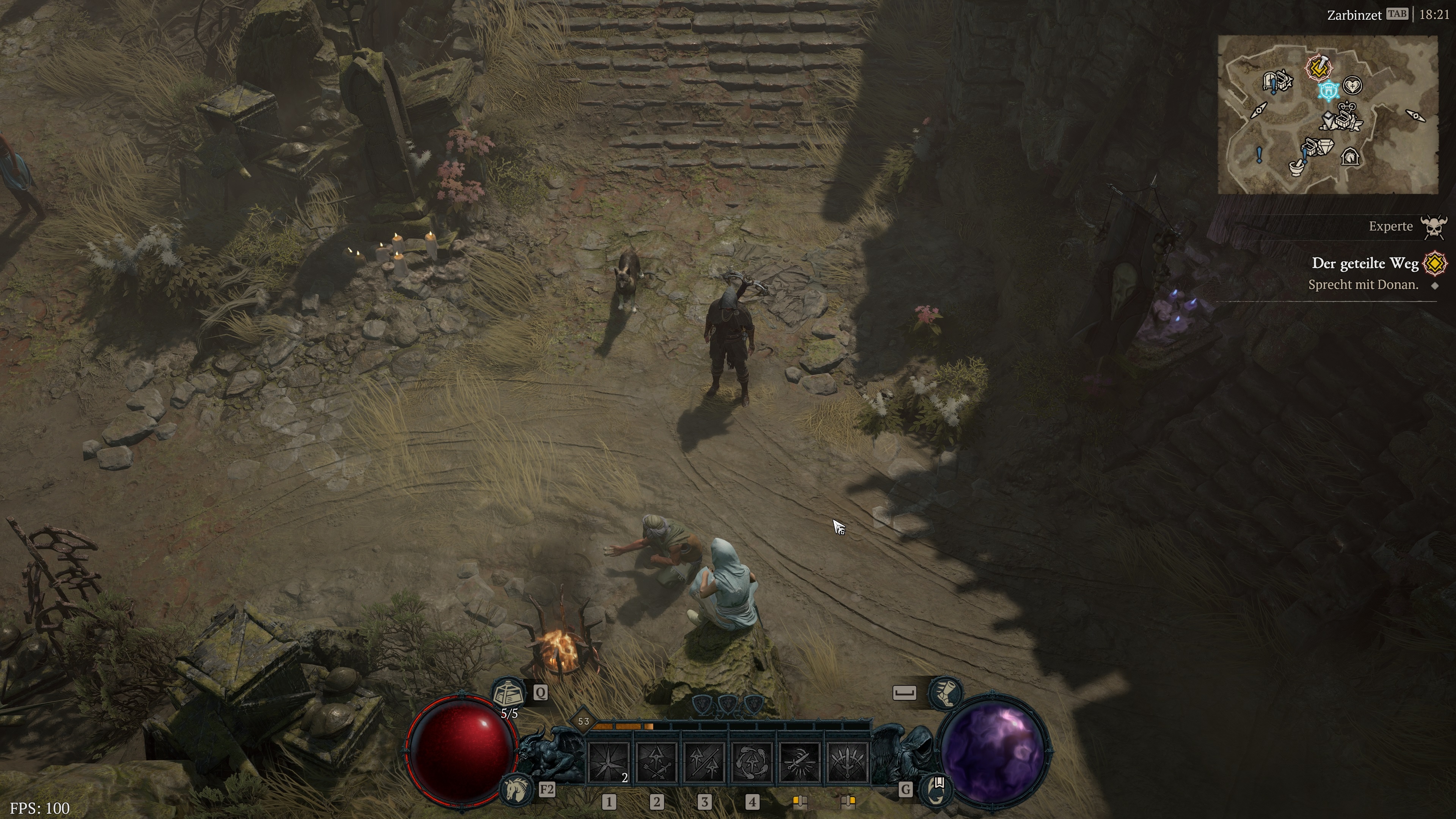This screenshot has width=1456, height=819.
Task: Toggle the quest pin diamond beside Sprecht mit Donan
Action: (1435, 286)
